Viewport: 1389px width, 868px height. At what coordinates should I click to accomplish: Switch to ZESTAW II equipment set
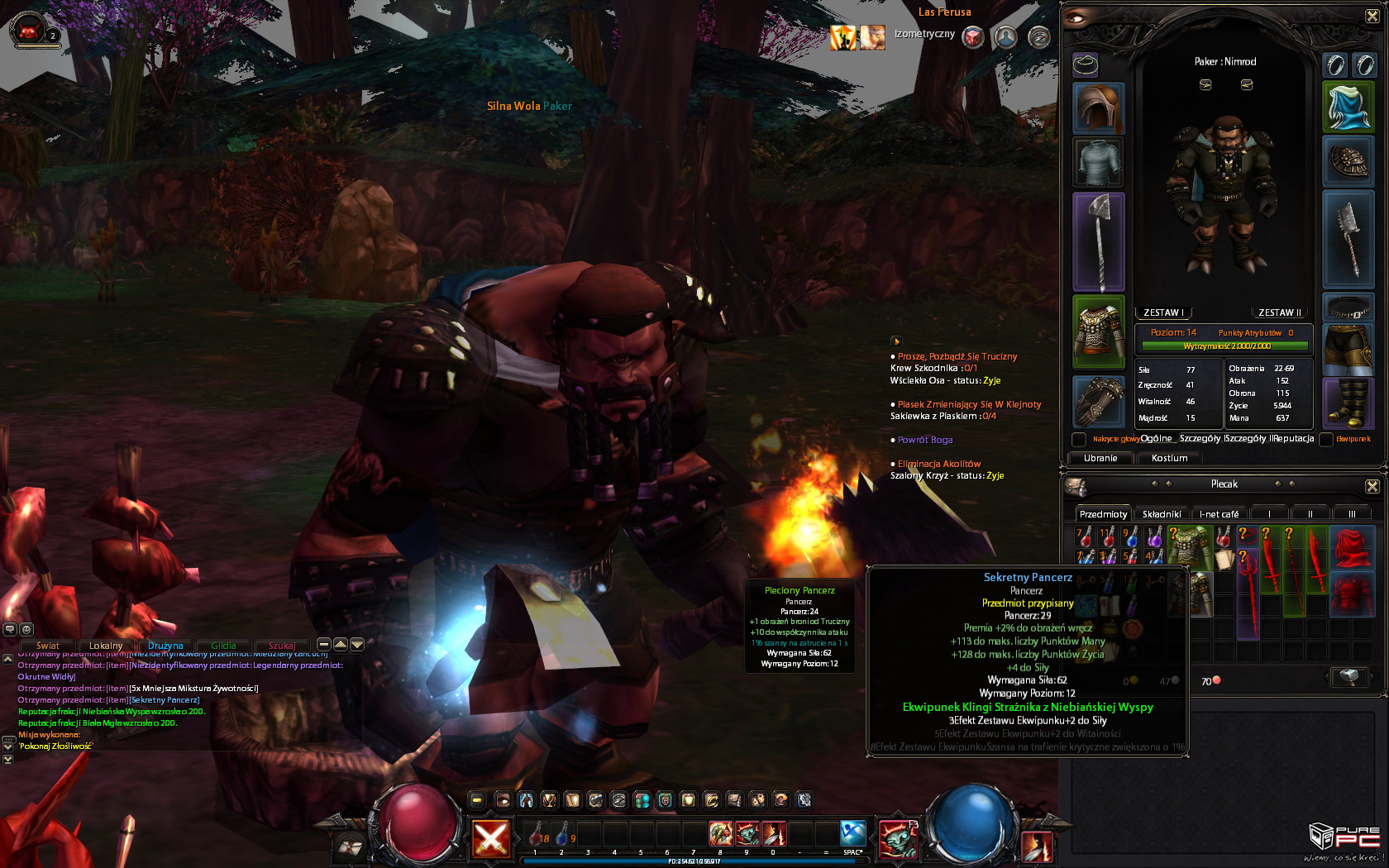pyautogui.click(x=1279, y=312)
